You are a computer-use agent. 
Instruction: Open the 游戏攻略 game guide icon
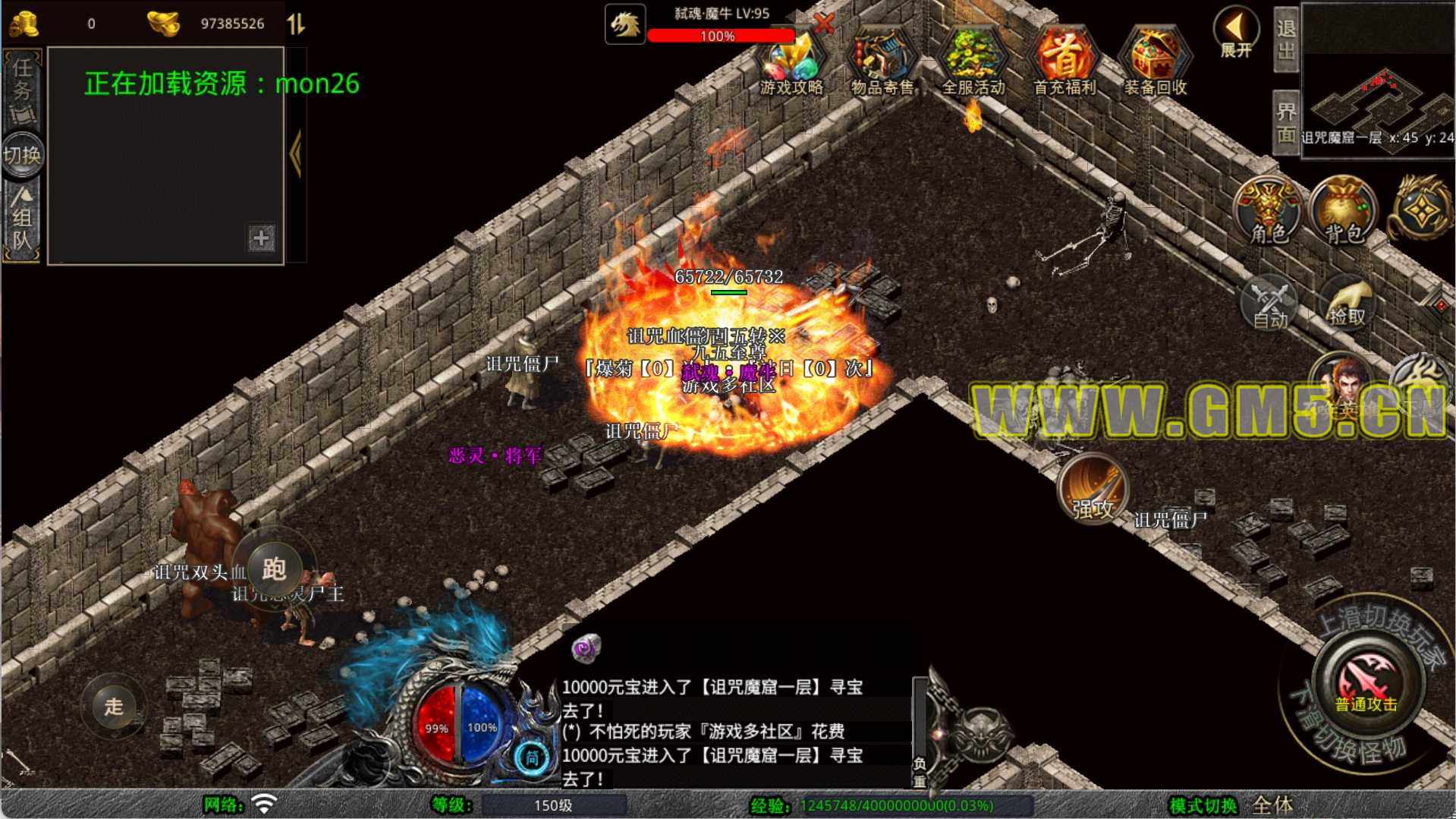[791, 62]
